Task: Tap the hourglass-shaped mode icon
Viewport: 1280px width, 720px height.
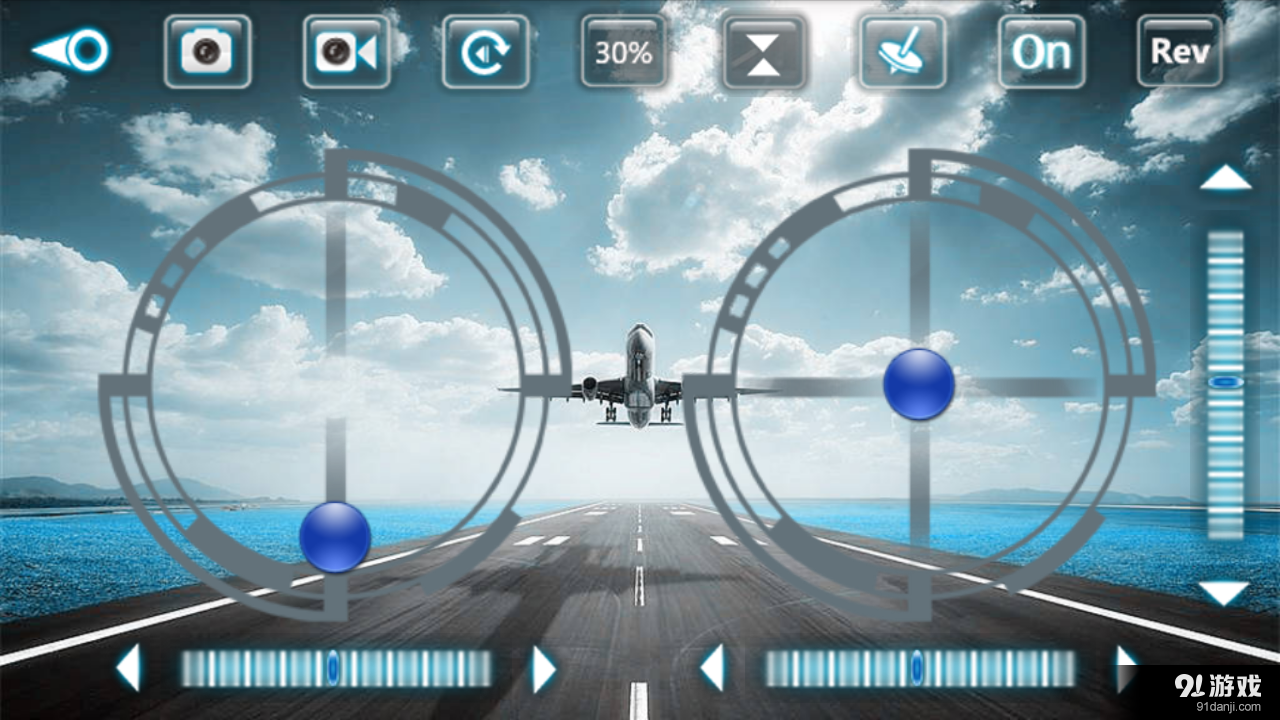Action: pyautogui.click(x=763, y=53)
